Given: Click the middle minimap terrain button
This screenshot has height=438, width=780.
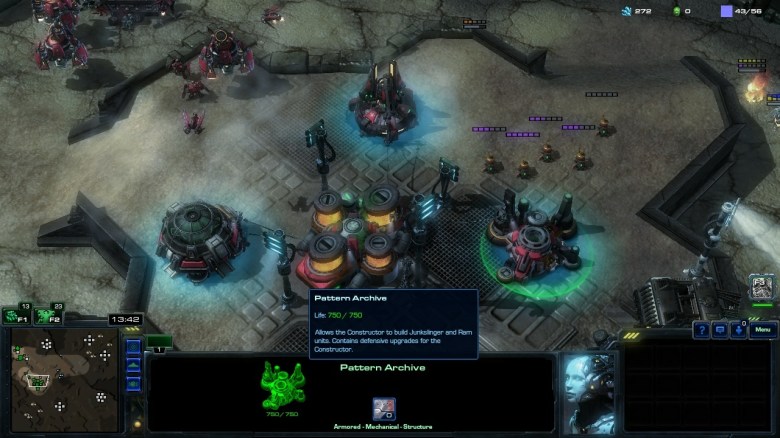Looking at the screenshot, I should coord(133,367).
